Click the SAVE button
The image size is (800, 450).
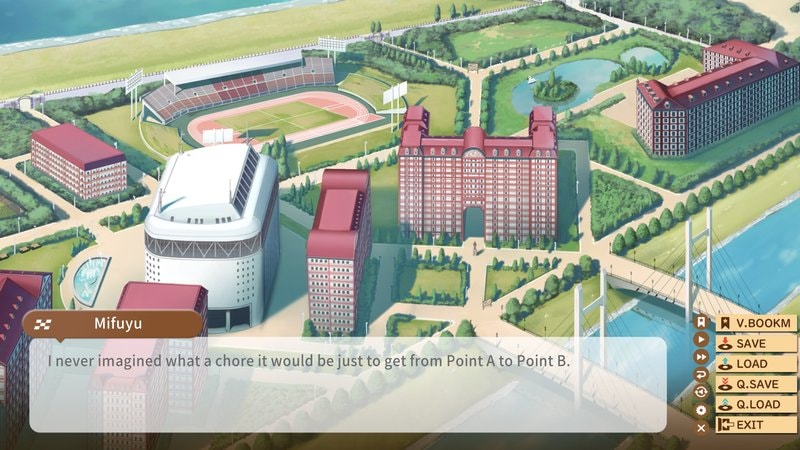click(757, 343)
